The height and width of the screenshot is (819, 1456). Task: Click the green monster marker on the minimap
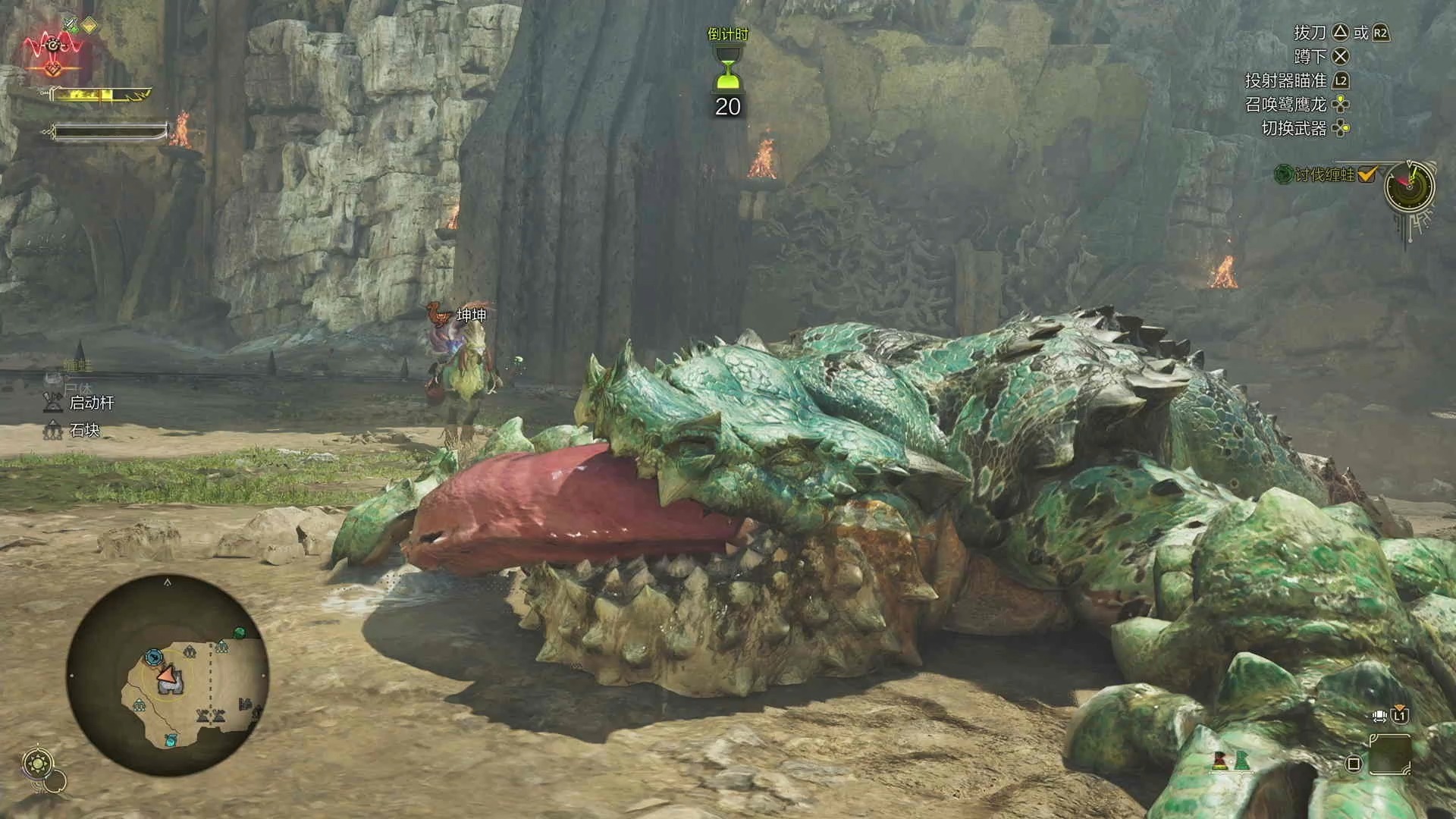click(x=240, y=632)
